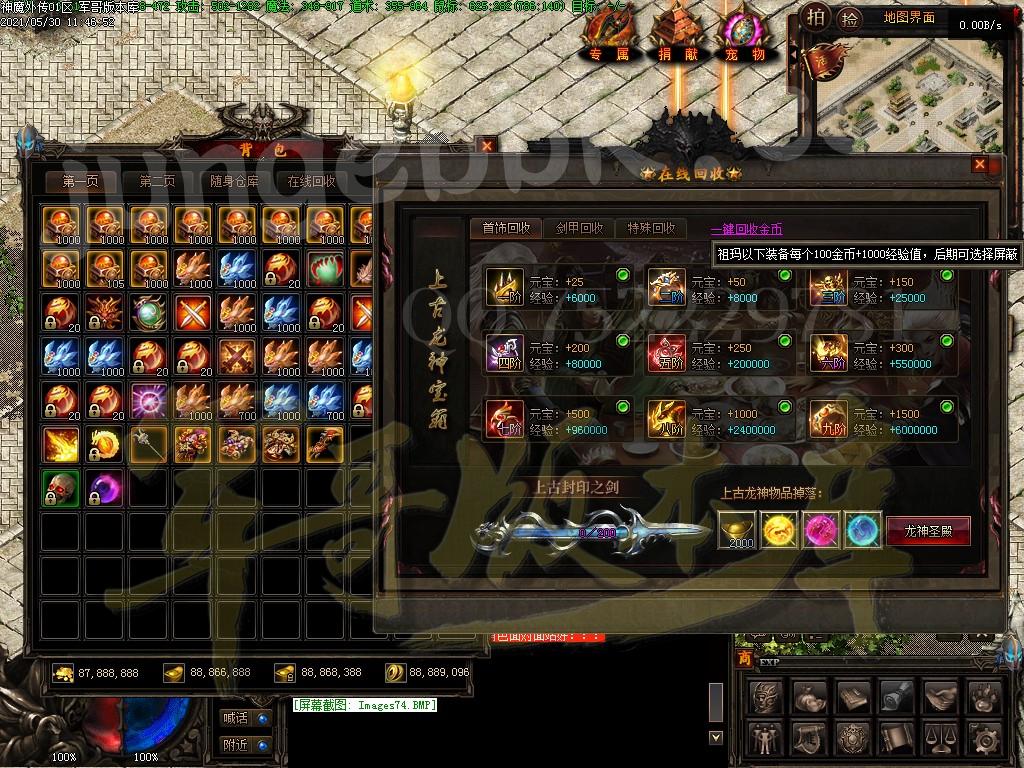Screen dimensions: 1024x768
Task: Open the 特殊回收 recycle tab
Action: (x=651, y=228)
